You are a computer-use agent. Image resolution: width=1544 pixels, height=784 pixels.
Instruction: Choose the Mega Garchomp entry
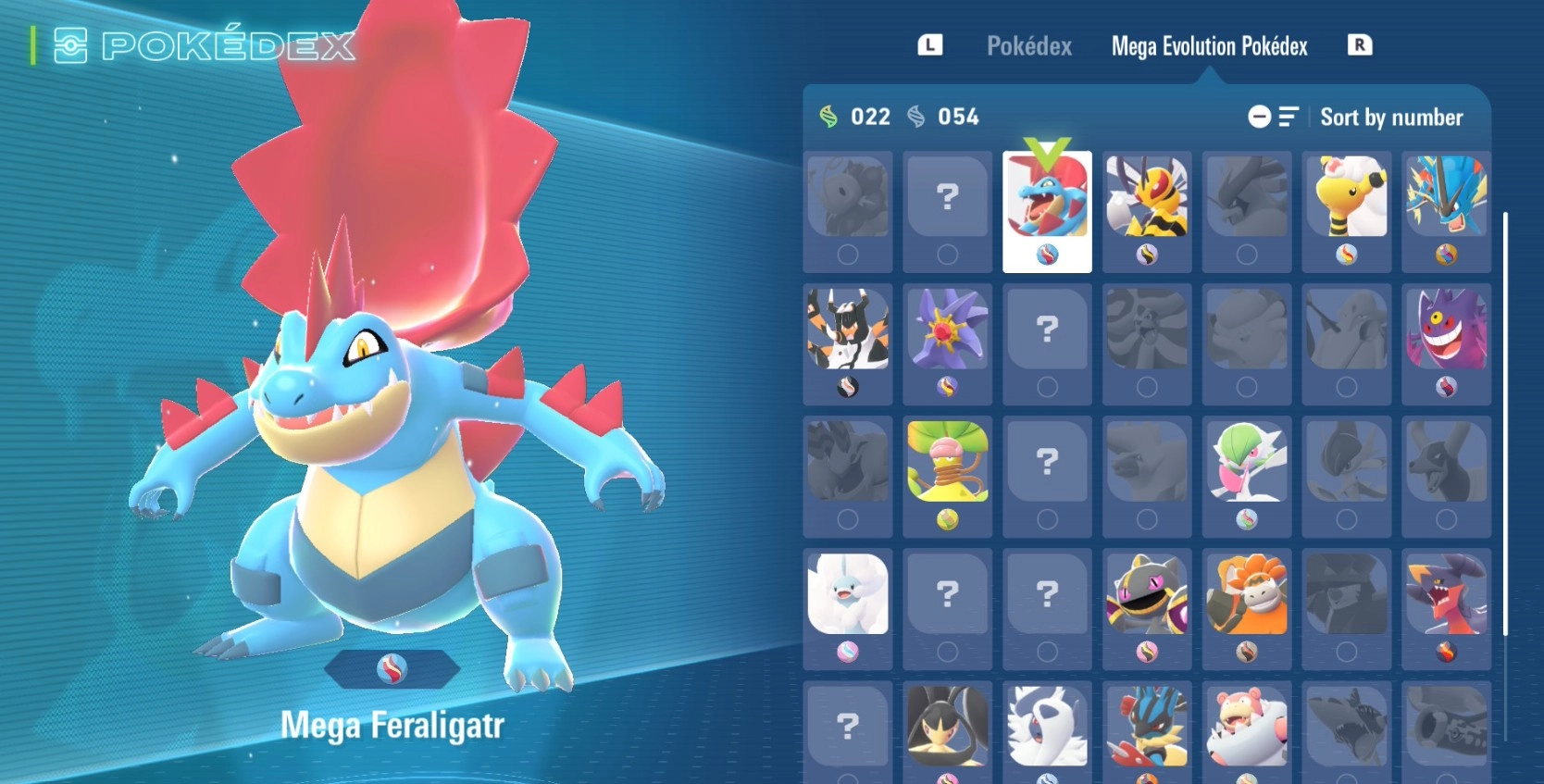(x=1446, y=608)
